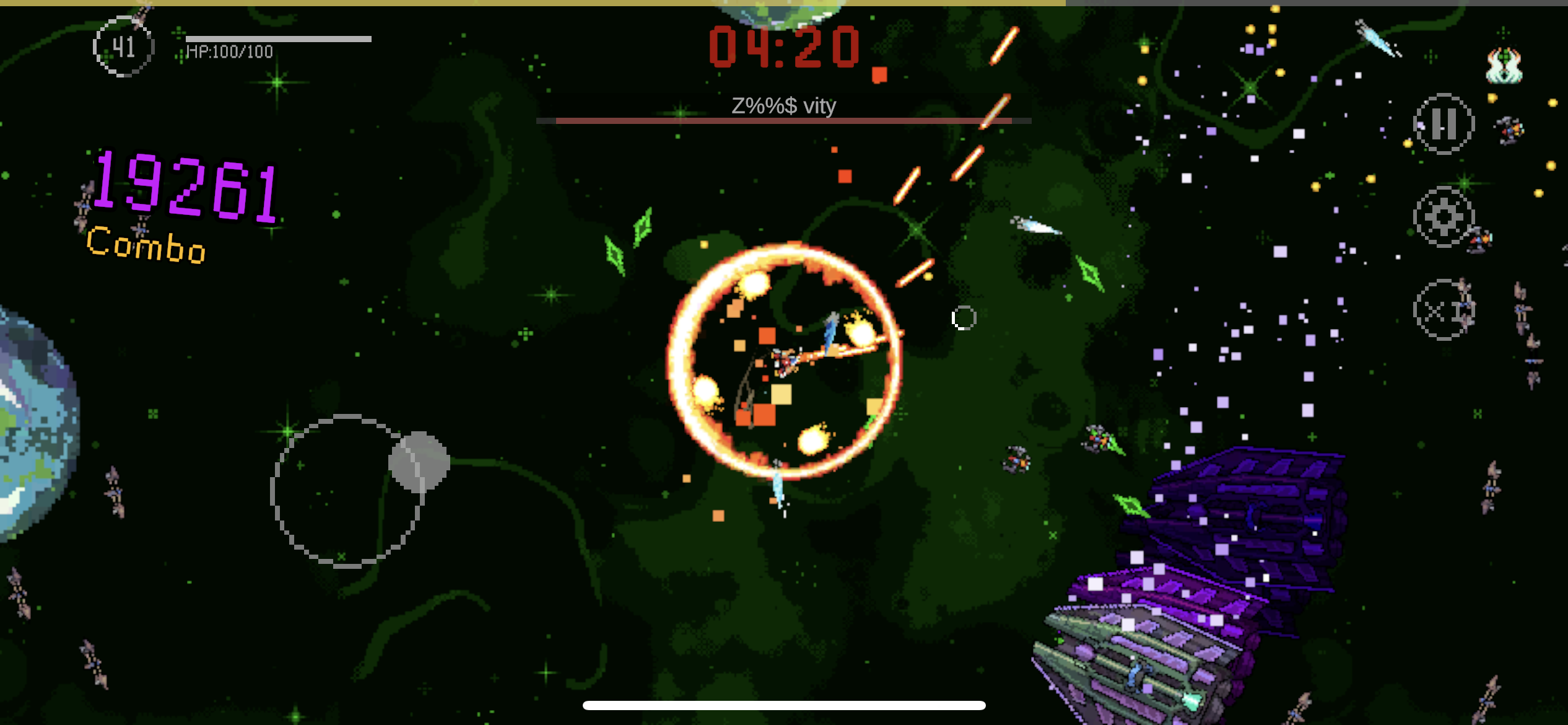
Task: Pause the game using the pause icon
Action: pyautogui.click(x=1445, y=124)
